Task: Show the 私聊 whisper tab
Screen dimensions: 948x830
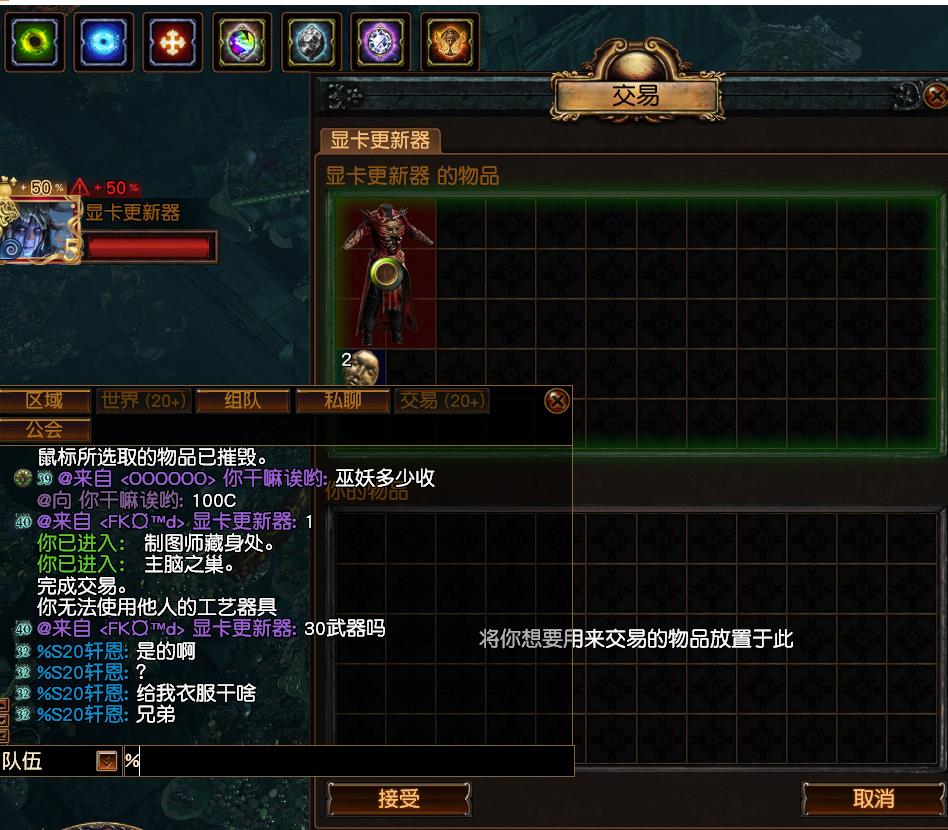Action: click(x=342, y=401)
